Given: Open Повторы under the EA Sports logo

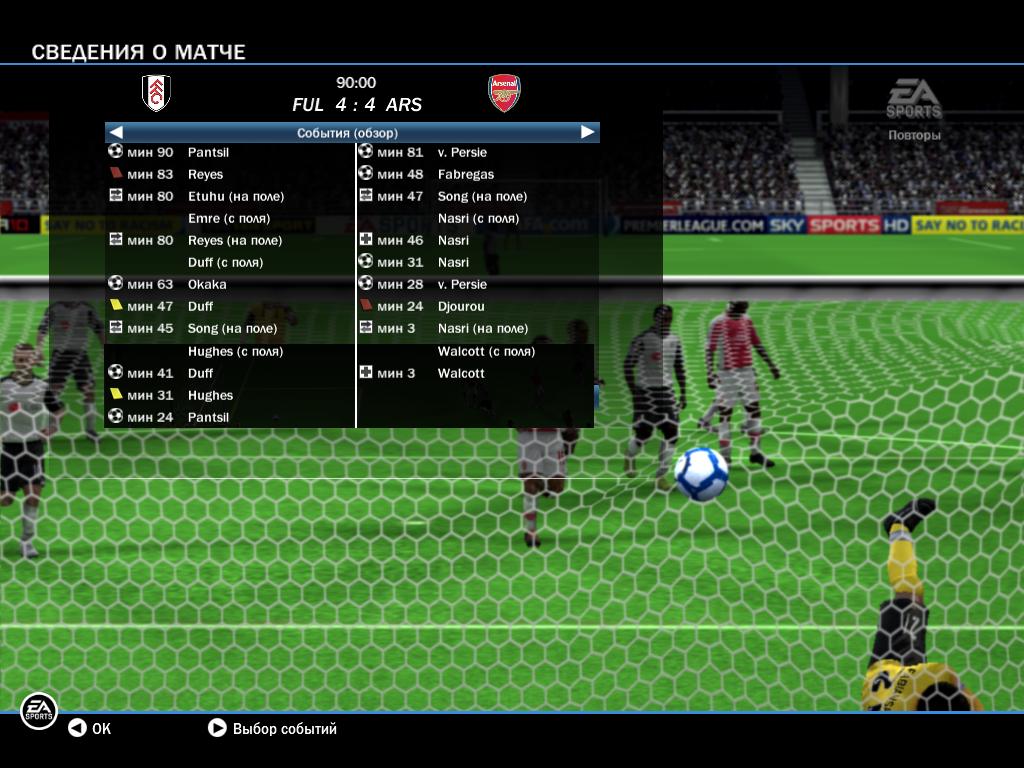Looking at the screenshot, I should pyautogui.click(x=914, y=135).
